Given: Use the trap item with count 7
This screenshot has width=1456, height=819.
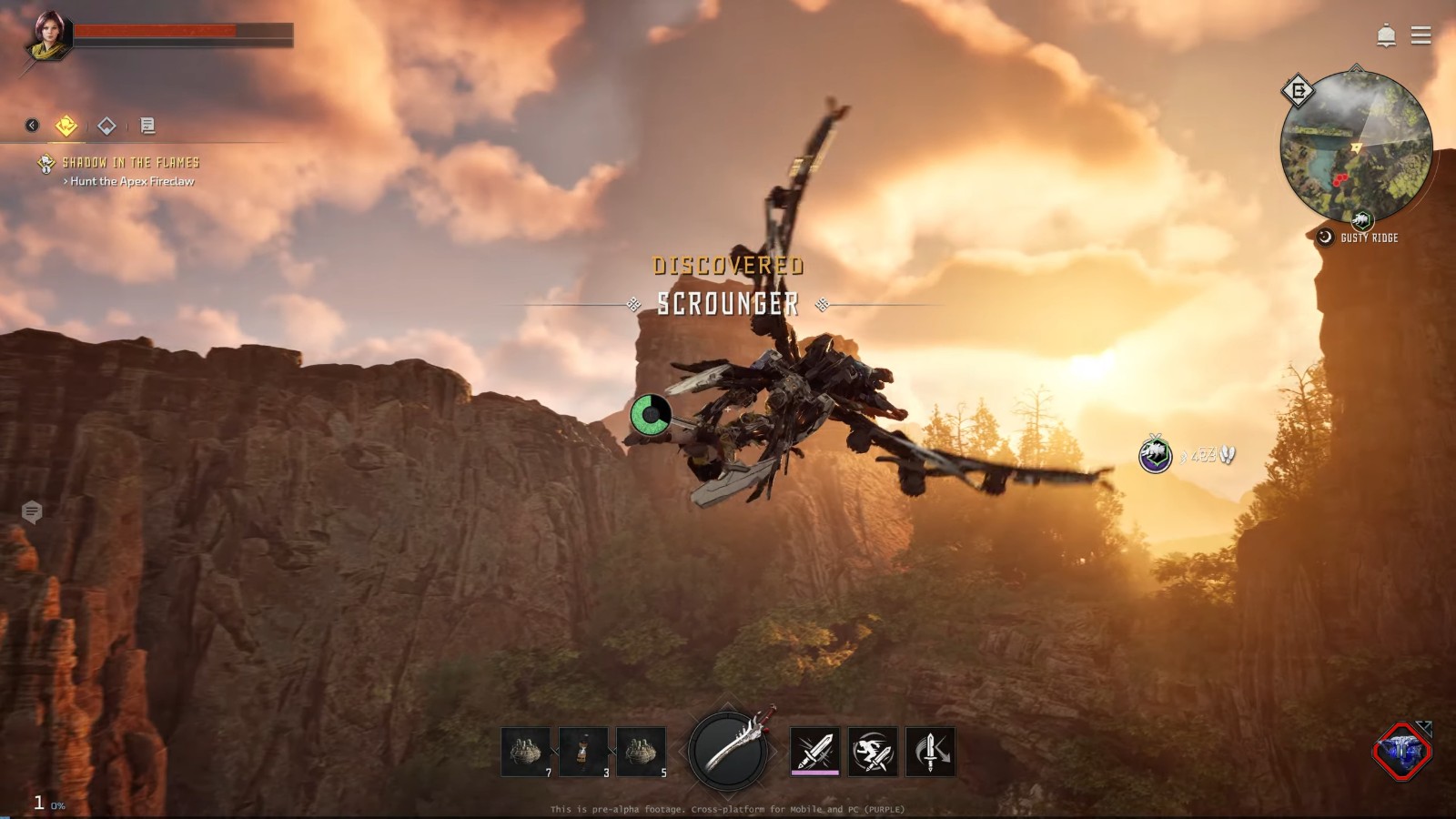Looking at the screenshot, I should coord(526,752).
